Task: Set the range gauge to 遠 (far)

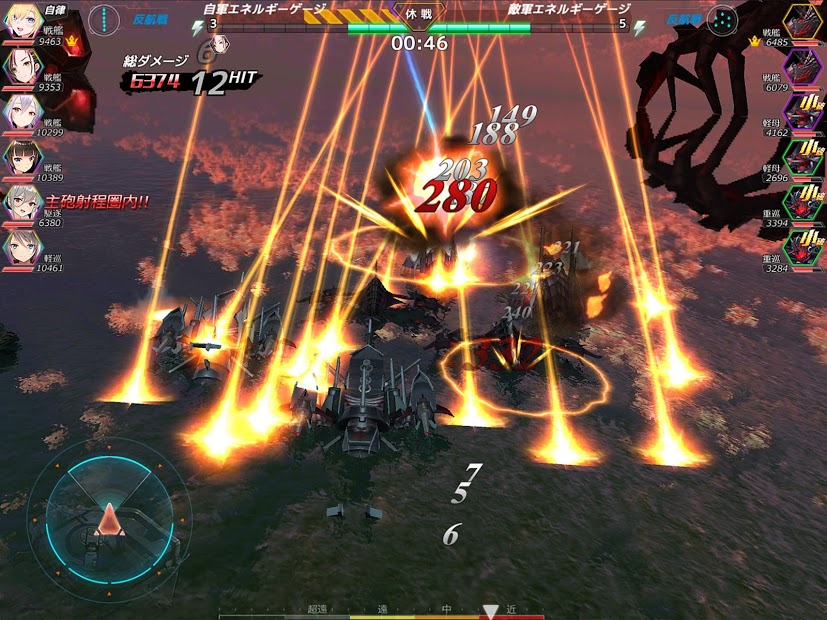Action: tap(382, 609)
